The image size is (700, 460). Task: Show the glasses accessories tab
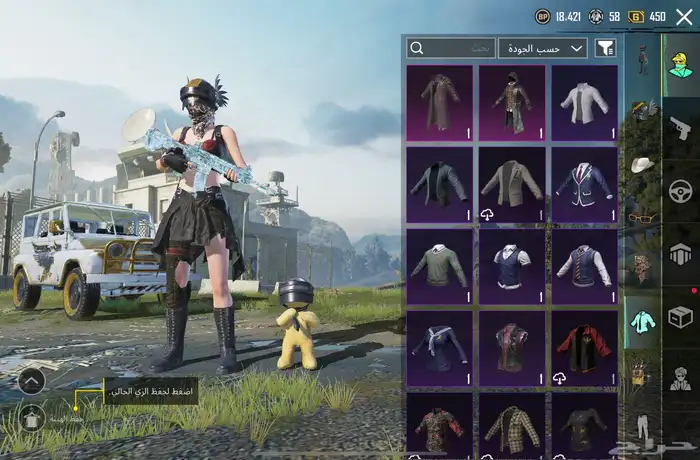[641, 215]
